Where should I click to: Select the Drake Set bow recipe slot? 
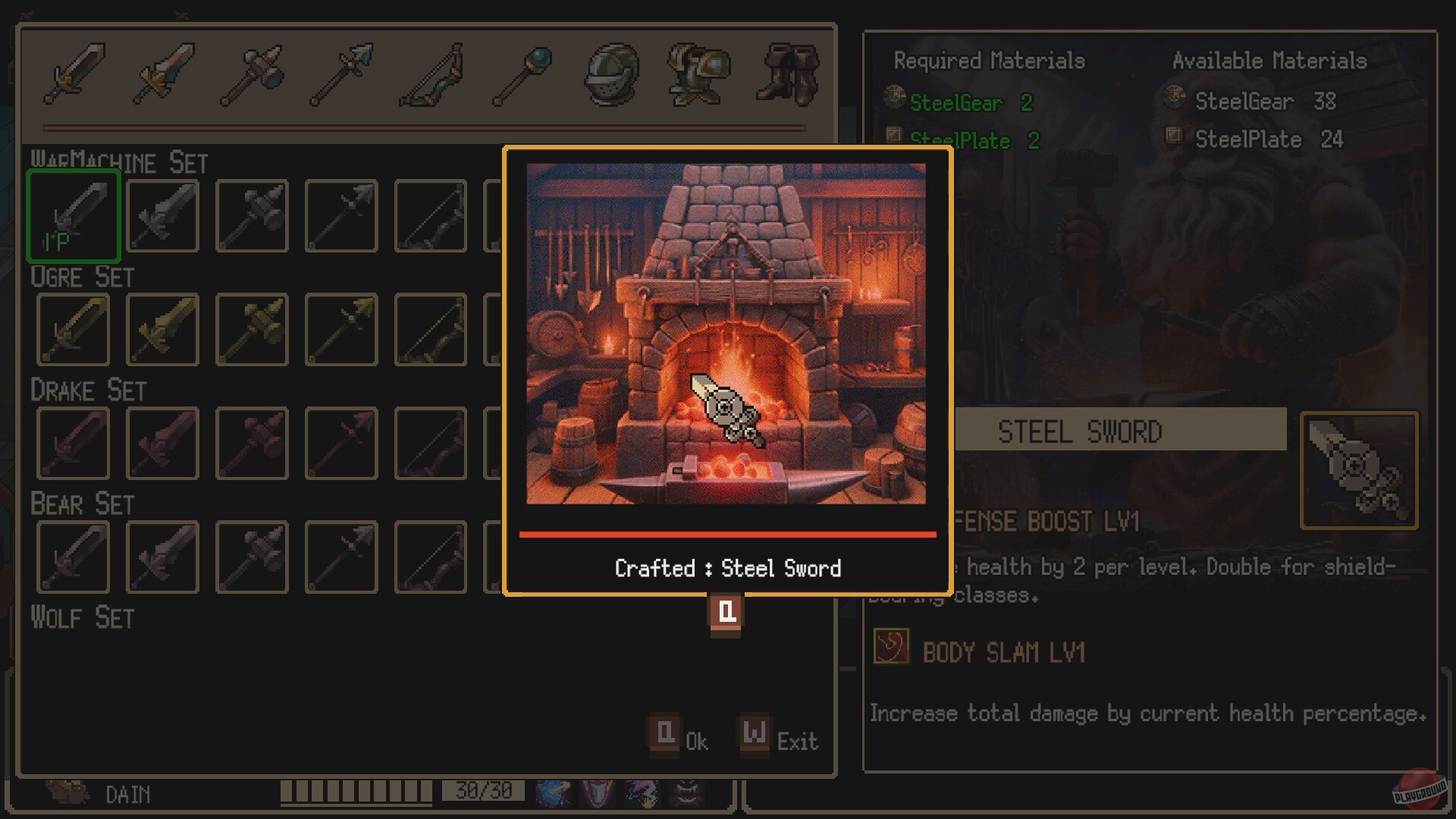point(430,442)
